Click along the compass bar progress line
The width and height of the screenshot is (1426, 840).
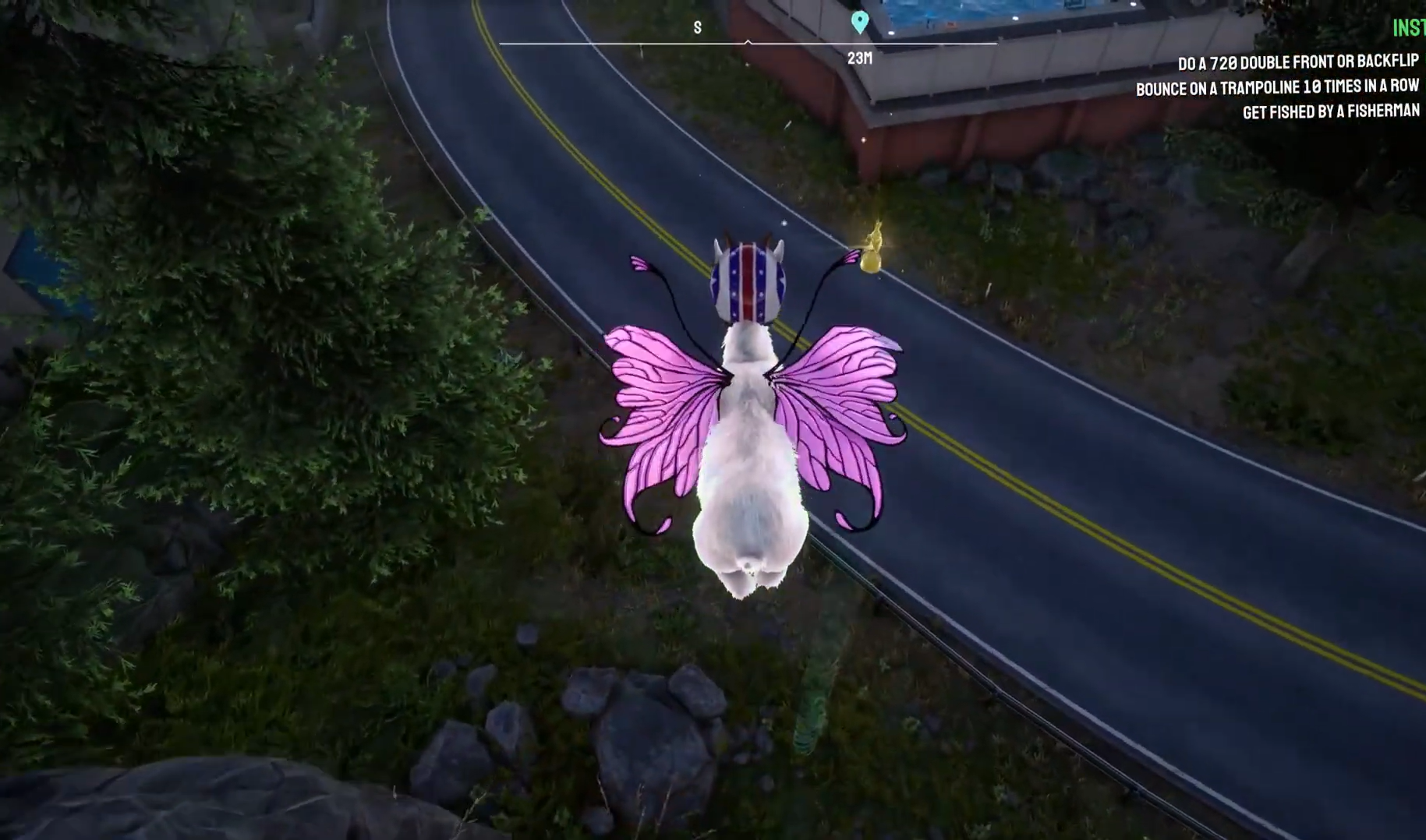pos(624,44)
